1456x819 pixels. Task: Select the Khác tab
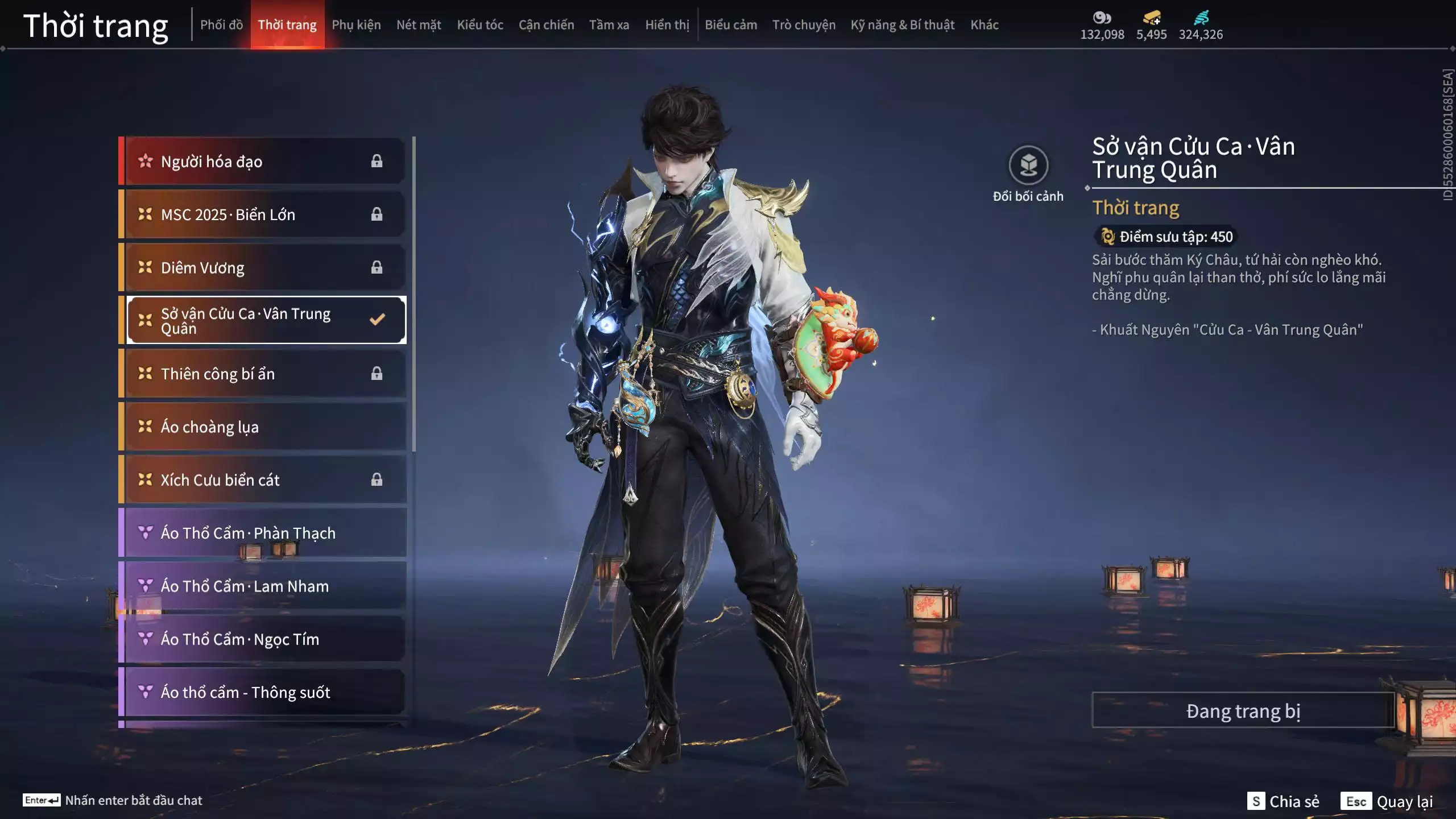coord(985,25)
